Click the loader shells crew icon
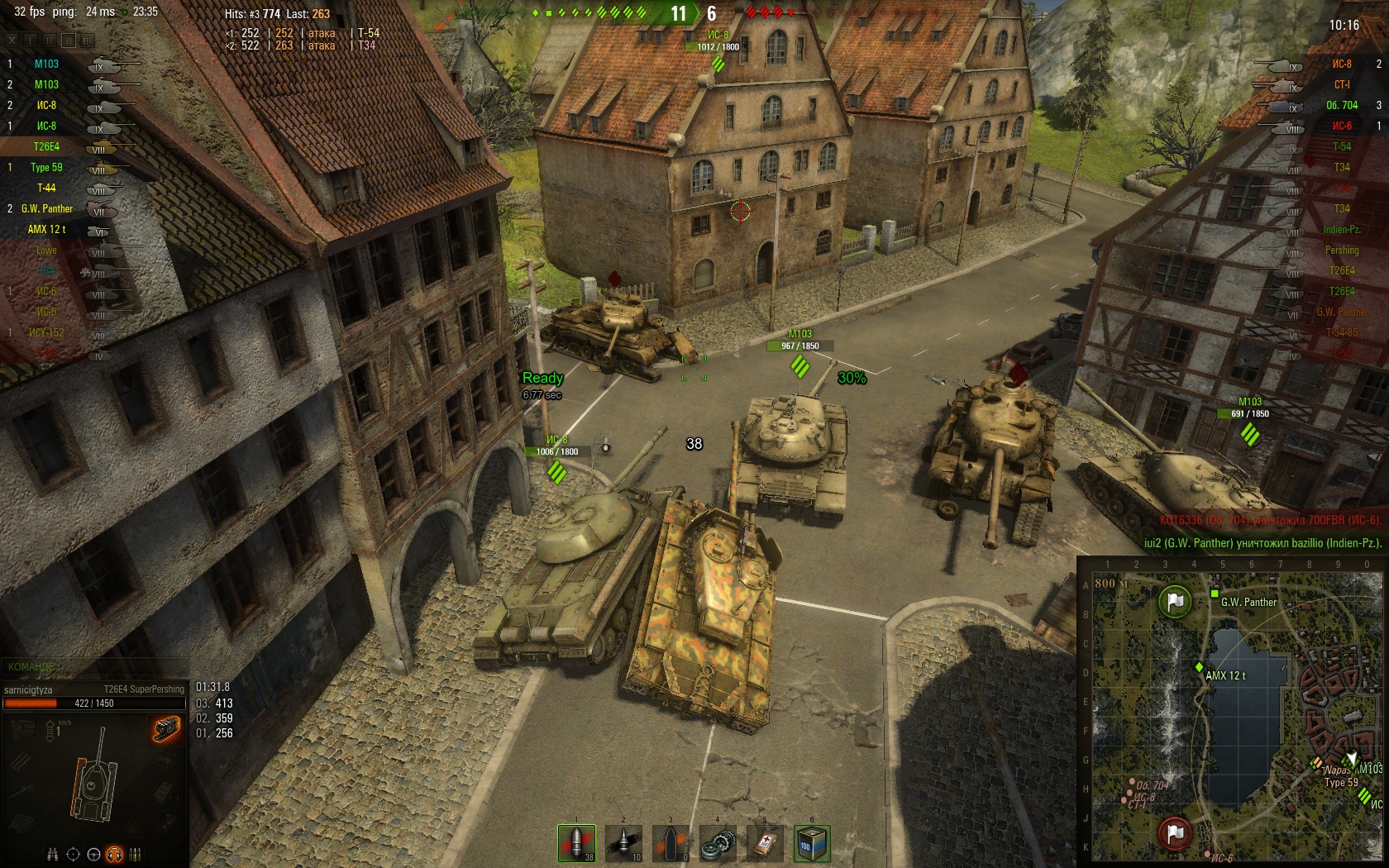This screenshot has height=868, width=1389. tap(135, 854)
